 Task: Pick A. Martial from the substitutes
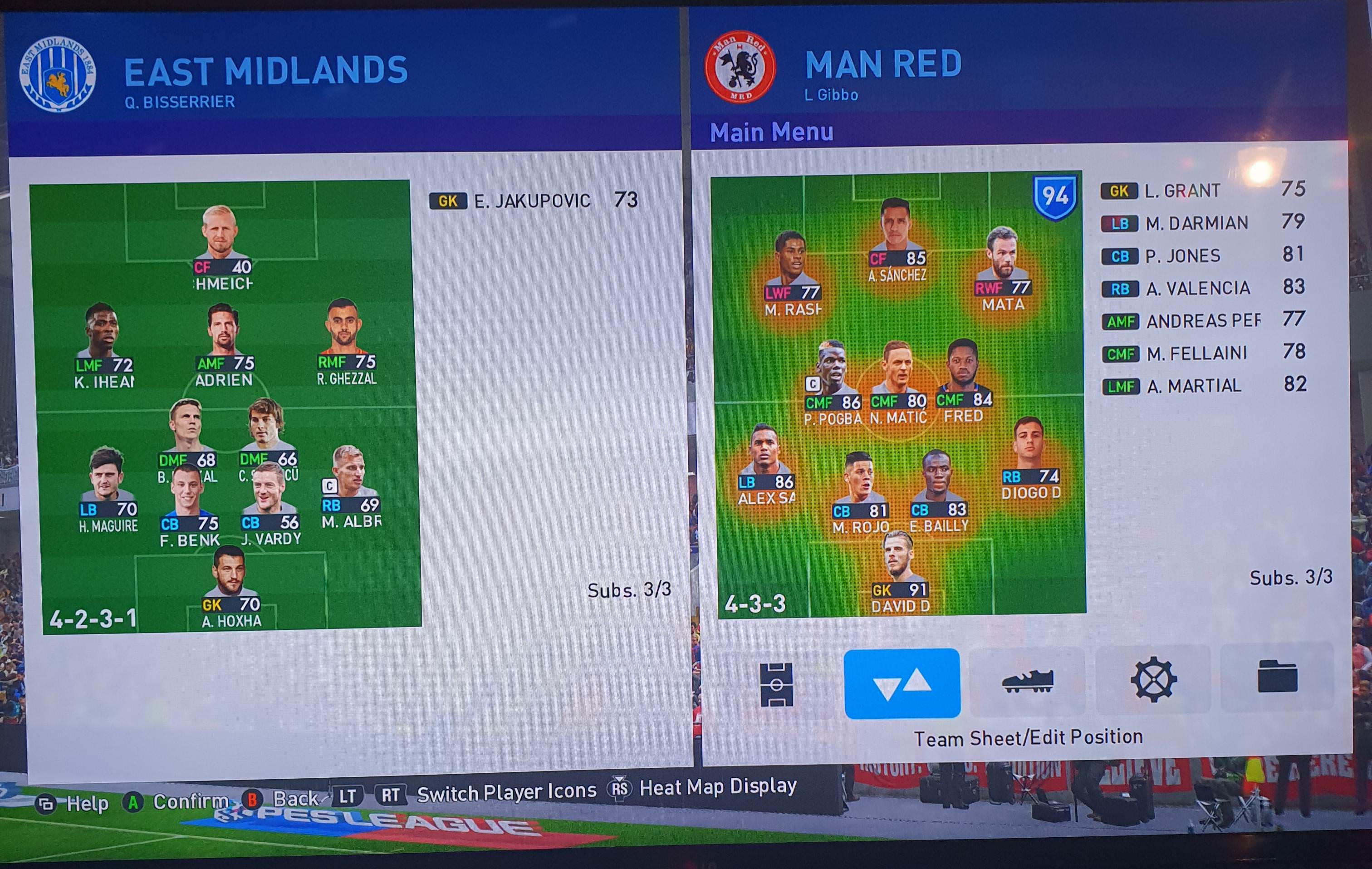click(x=1202, y=386)
